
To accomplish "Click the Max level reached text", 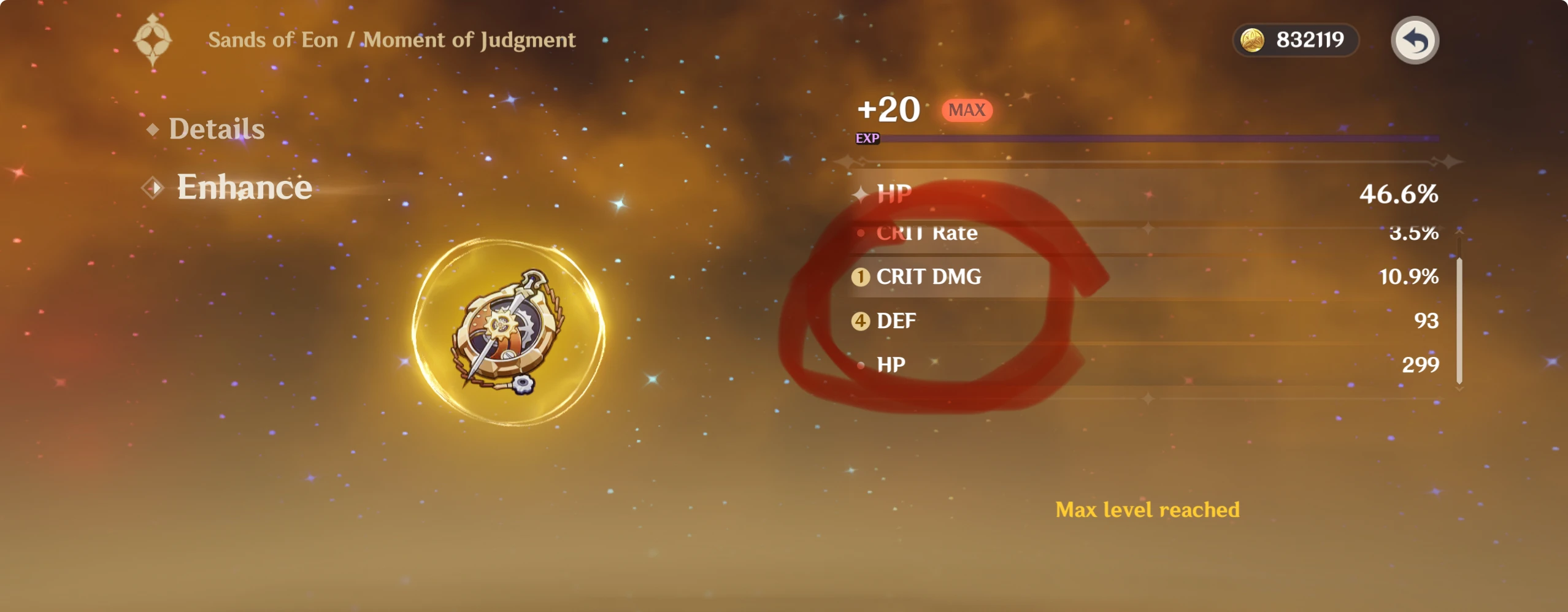I will point(1148,509).
